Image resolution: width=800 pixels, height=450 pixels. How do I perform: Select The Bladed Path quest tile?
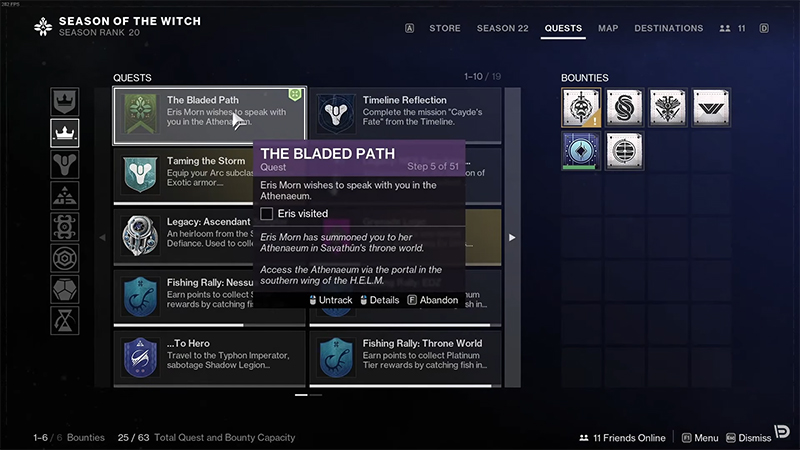208,115
